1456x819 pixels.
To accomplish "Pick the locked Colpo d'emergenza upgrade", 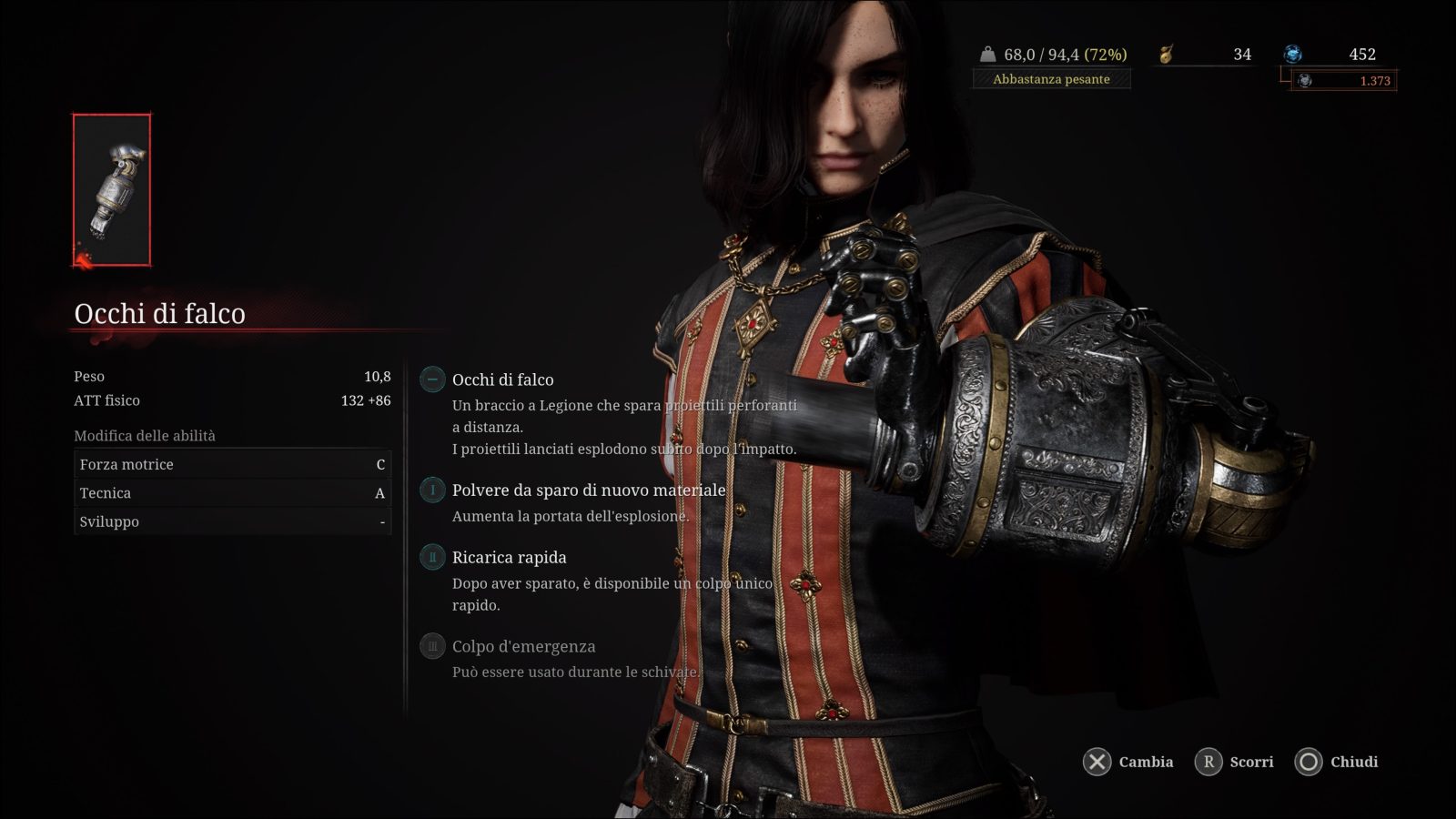I will [x=523, y=646].
